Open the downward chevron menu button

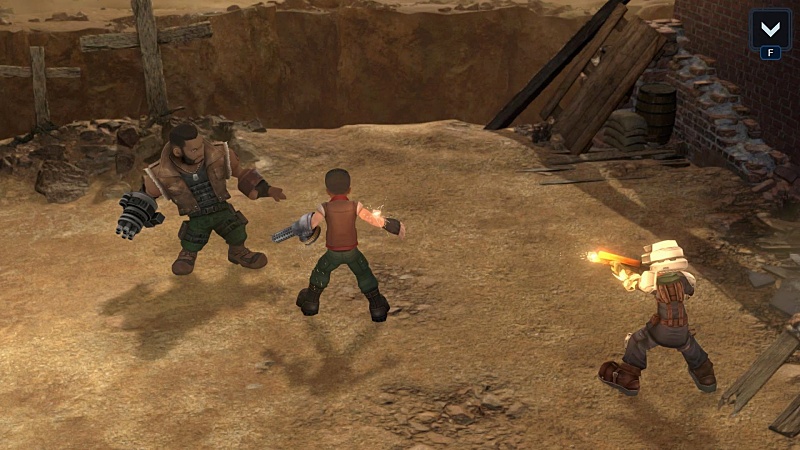click(x=769, y=28)
